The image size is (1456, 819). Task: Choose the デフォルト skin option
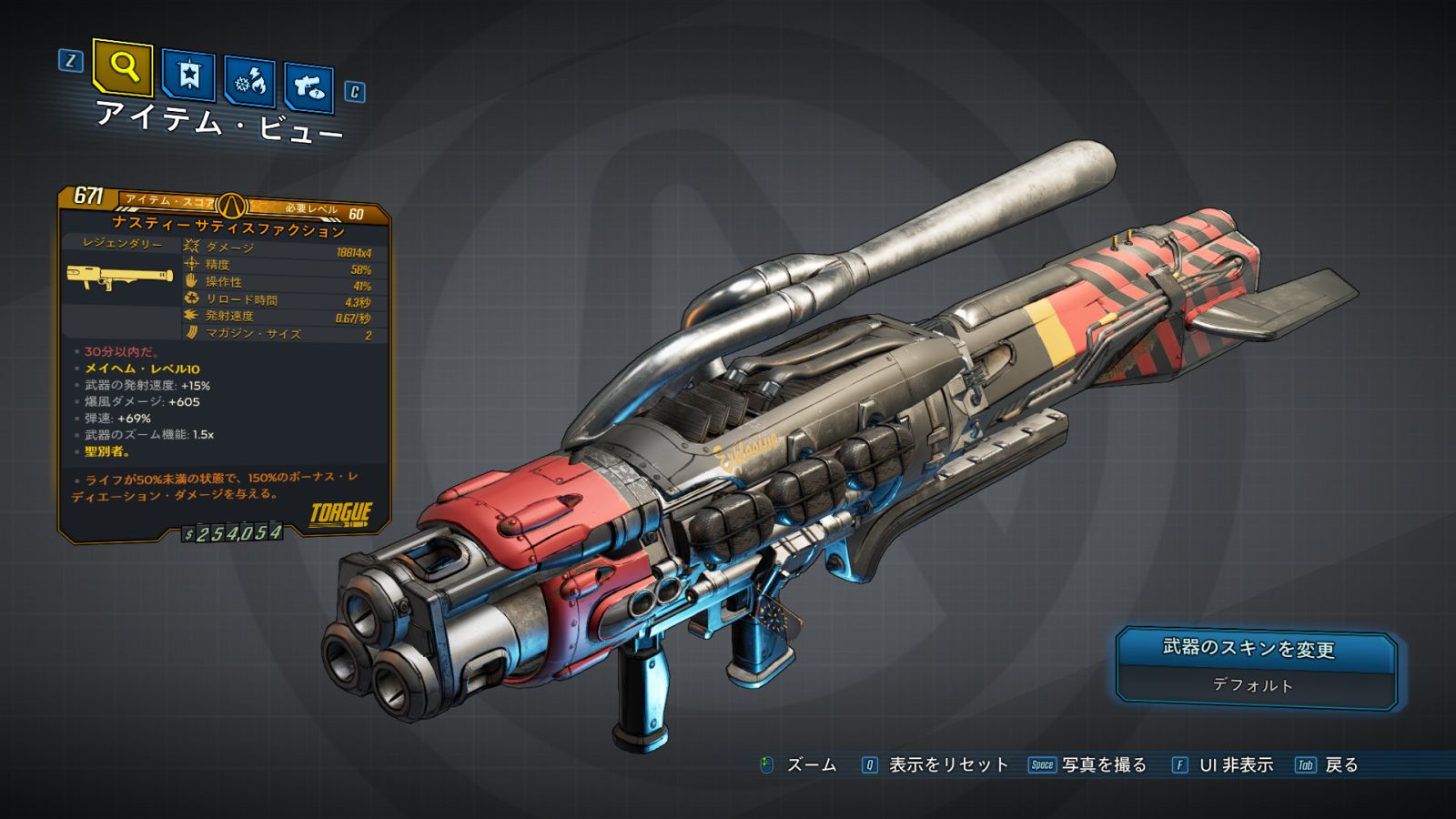coord(1252,685)
